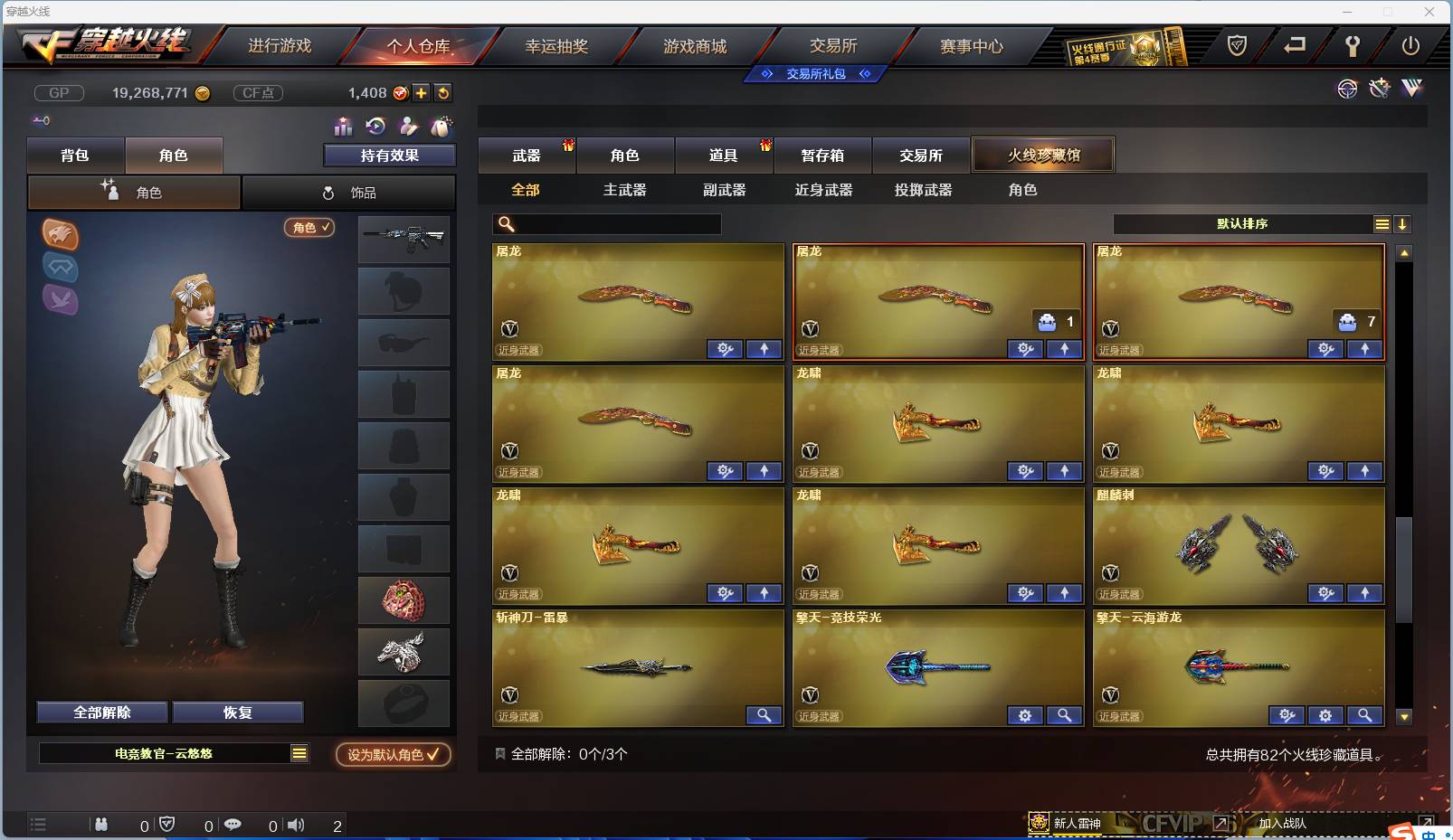Expand 交易所礼包 with its arrow button

(x=866, y=74)
